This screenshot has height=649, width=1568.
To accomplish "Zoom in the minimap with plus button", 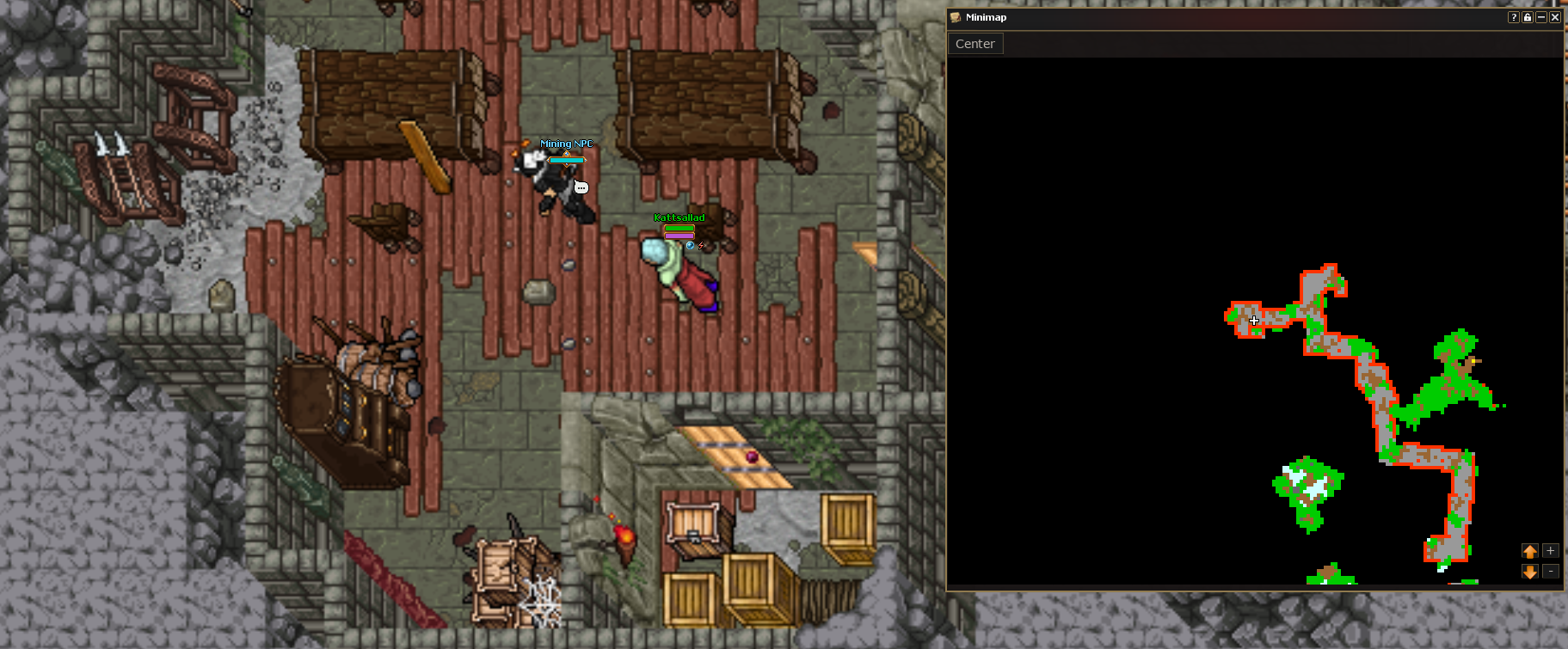I will coord(1550,551).
